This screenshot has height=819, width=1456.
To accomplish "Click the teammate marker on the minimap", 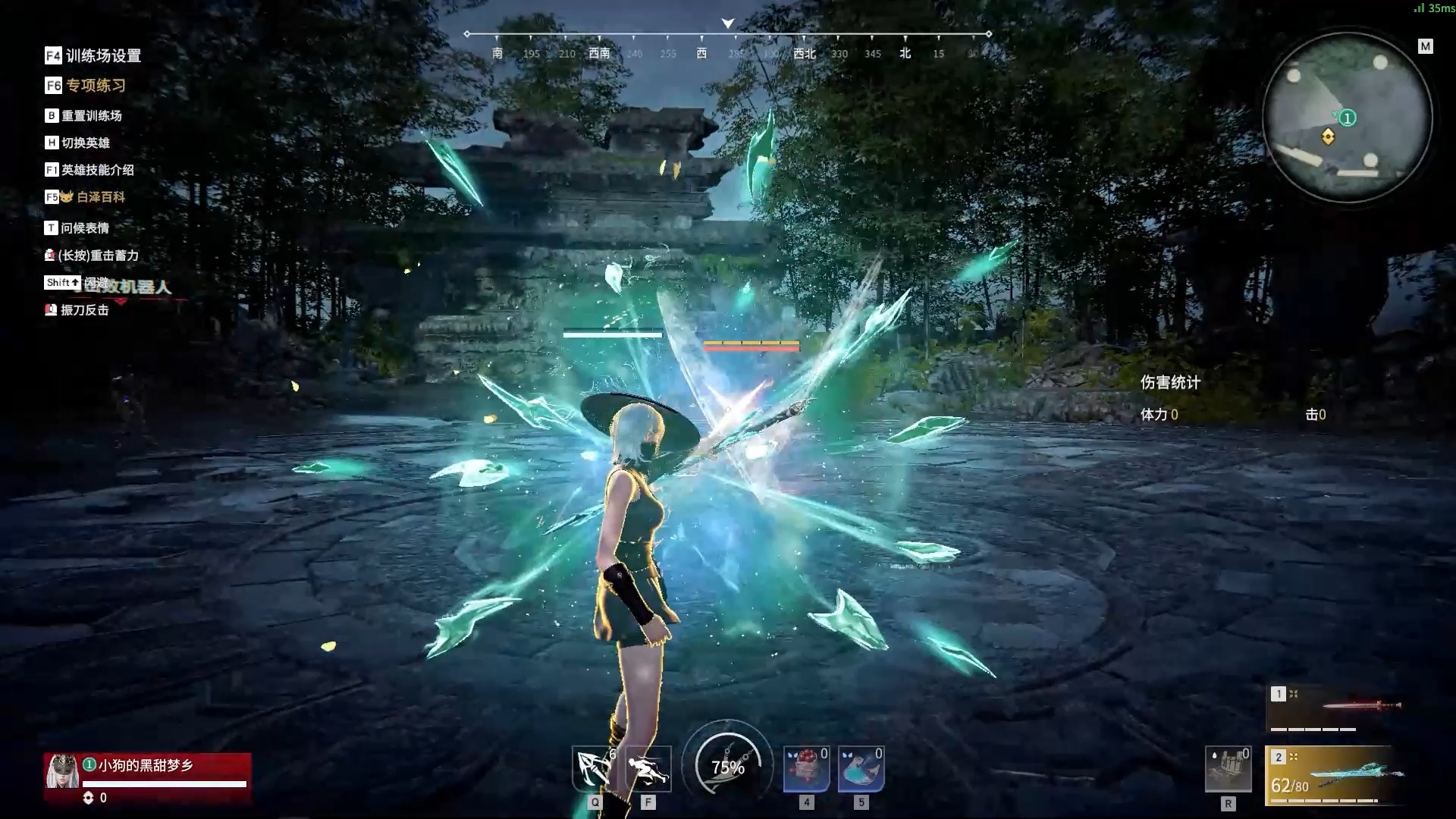I will coord(1347,118).
